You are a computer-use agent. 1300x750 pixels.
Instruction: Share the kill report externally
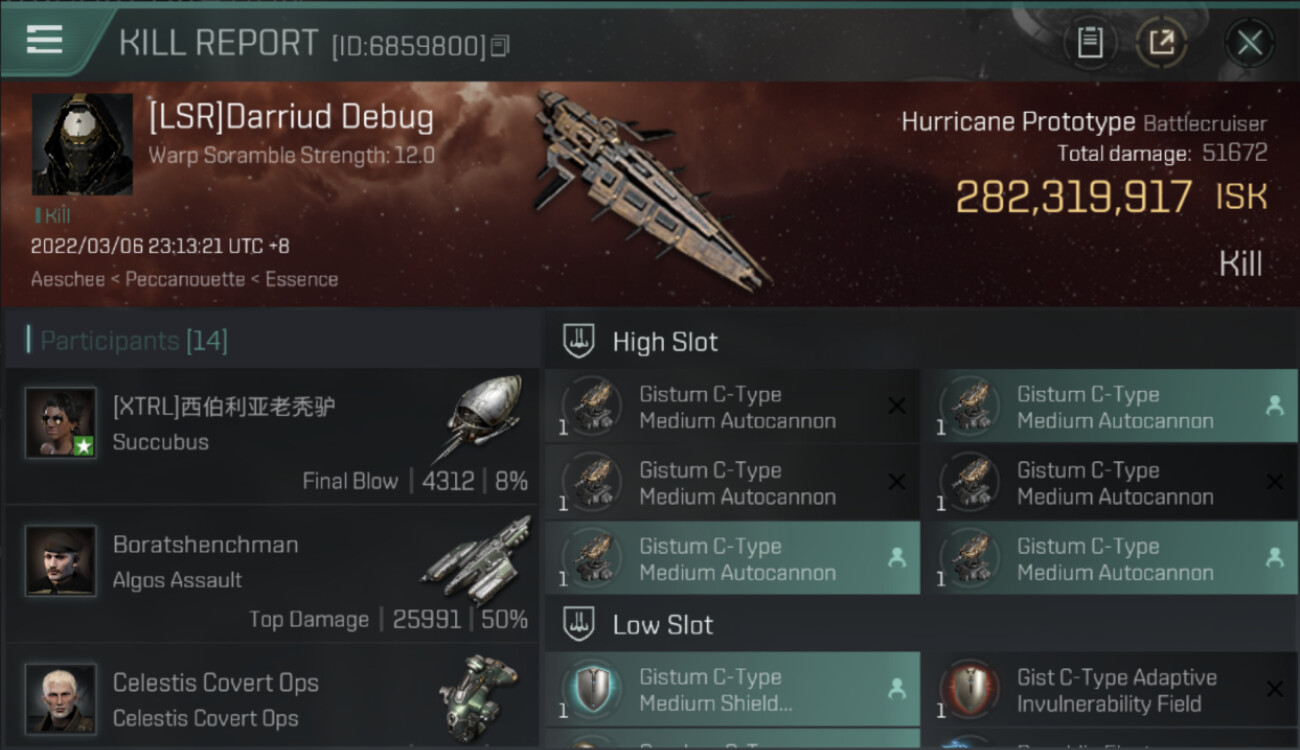click(x=1161, y=43)
